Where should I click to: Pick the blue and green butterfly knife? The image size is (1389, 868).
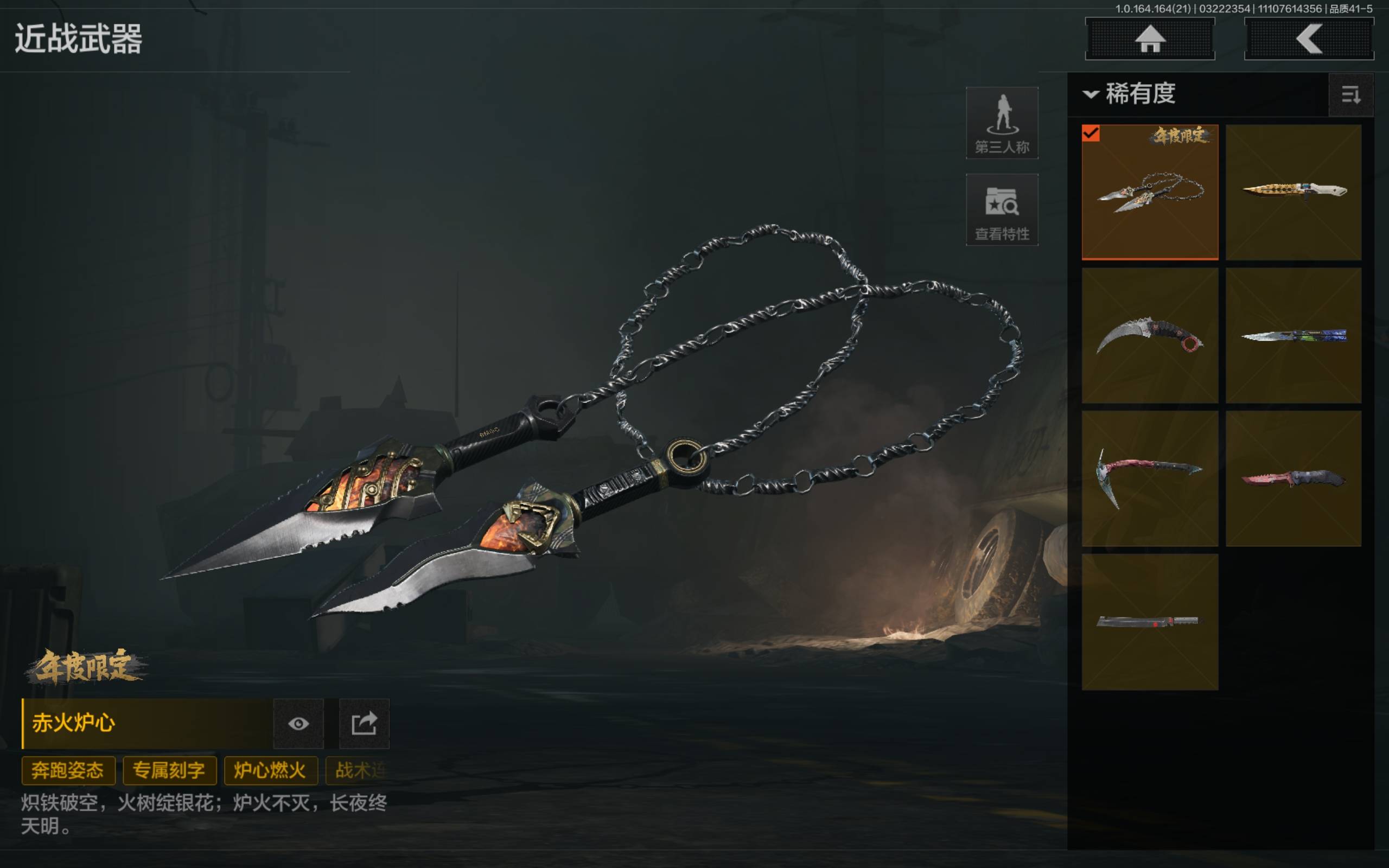pyautogui.click(x=1294, y=336)
